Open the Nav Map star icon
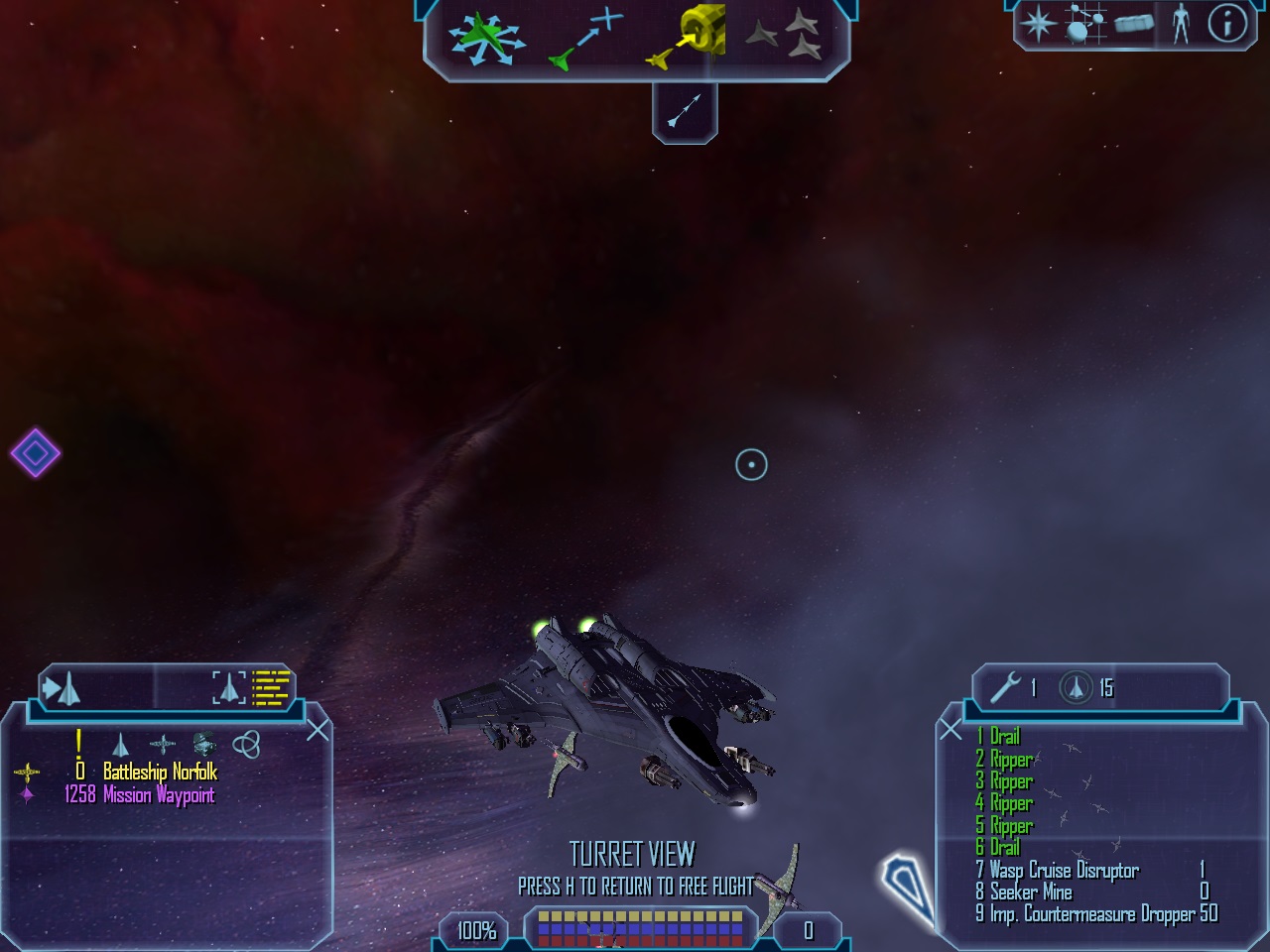Screen dimensions: 1270x952 (1039, 24)
